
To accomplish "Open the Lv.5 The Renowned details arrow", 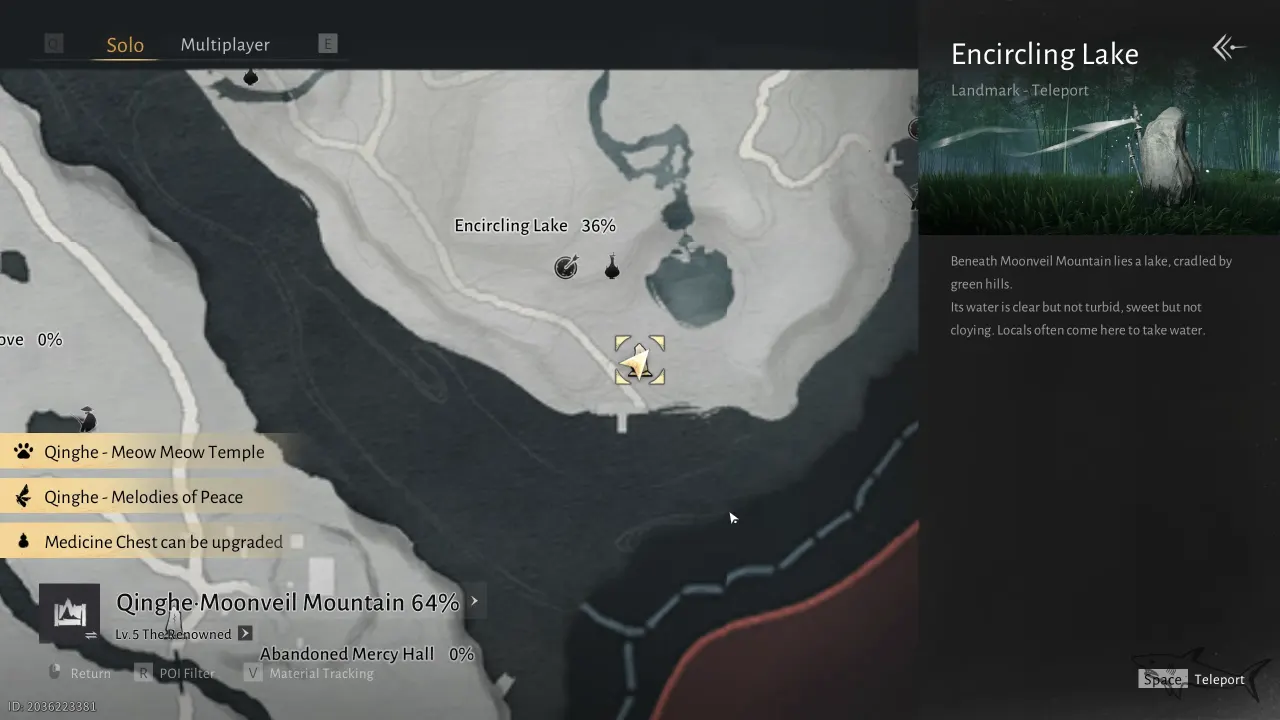I will click(x=243, y=633).
